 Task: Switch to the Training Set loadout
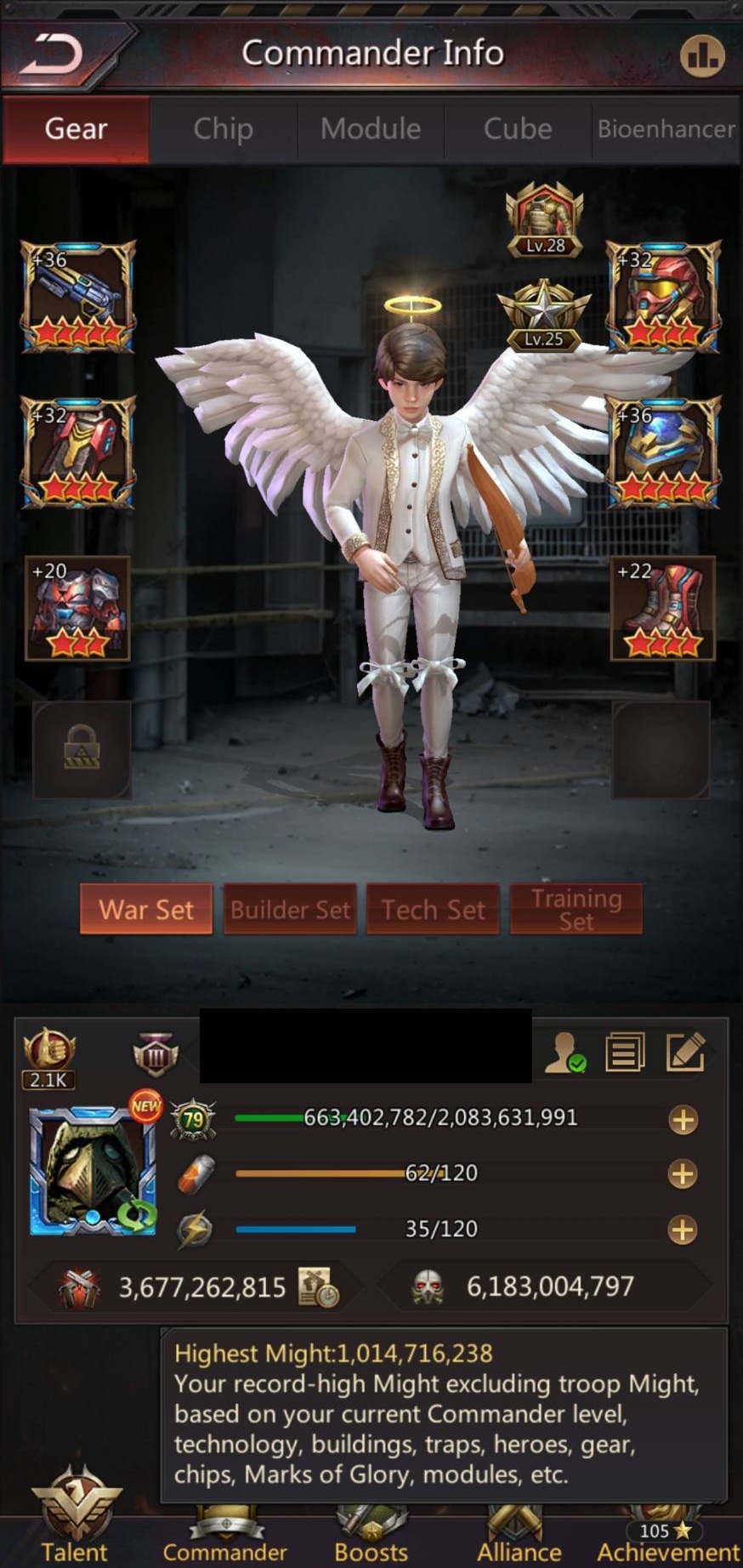pyautogui.click(x=576, y=910)
